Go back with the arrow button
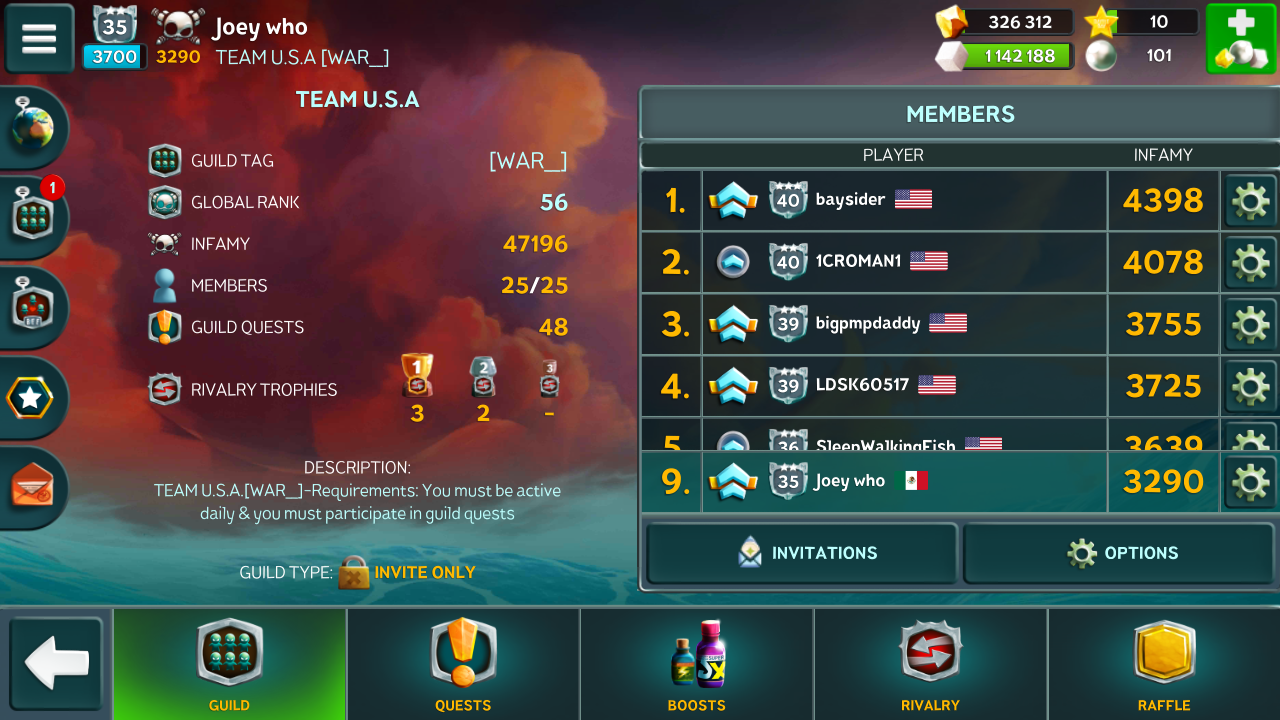Image resolution: width=1280 pixels, height=720 pixels. [x=57, y=664]
